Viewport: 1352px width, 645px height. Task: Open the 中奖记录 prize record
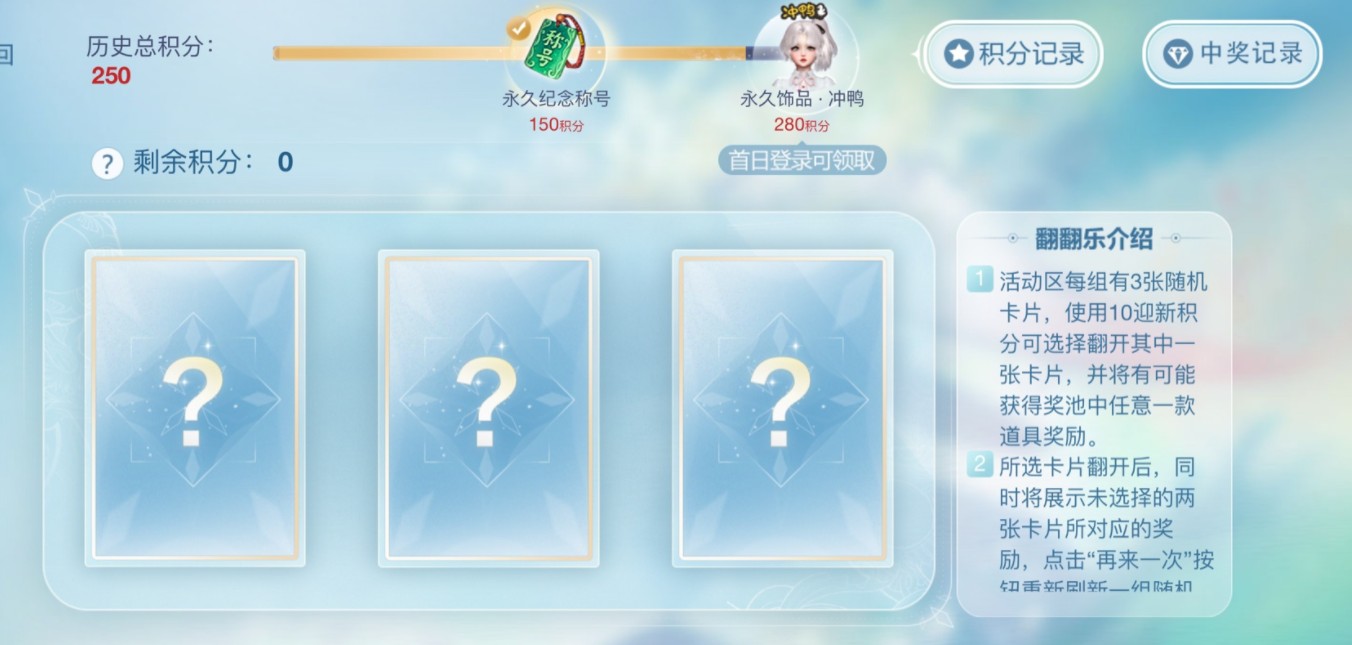point(1232,54)
